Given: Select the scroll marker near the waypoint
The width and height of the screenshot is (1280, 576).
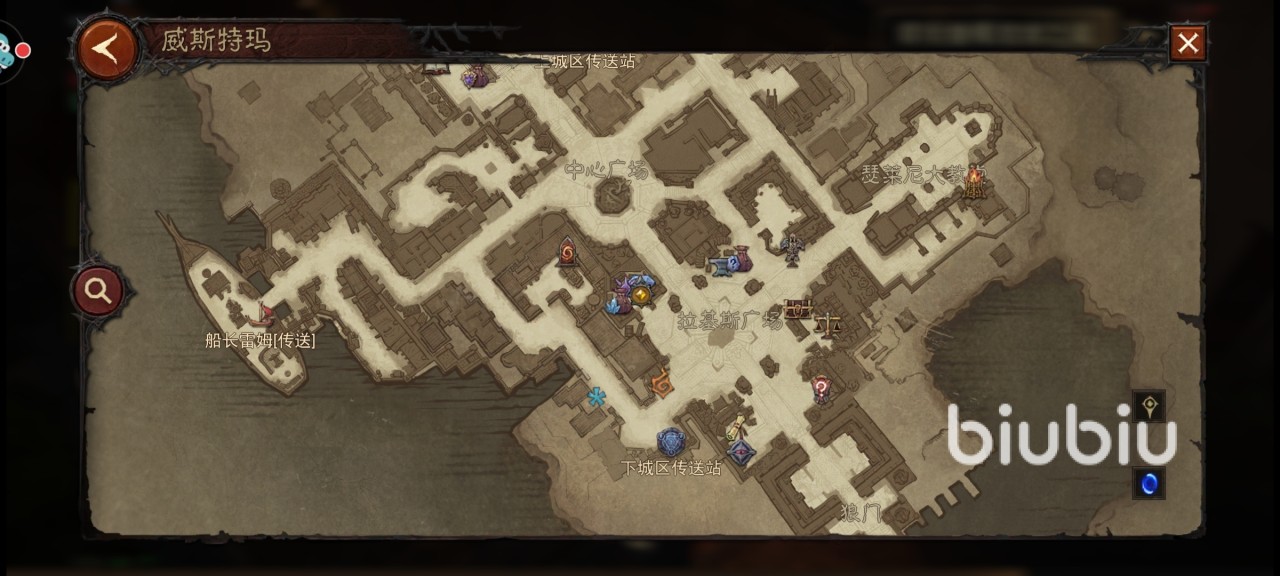Looking at the screenshot, I should point(737,427).
